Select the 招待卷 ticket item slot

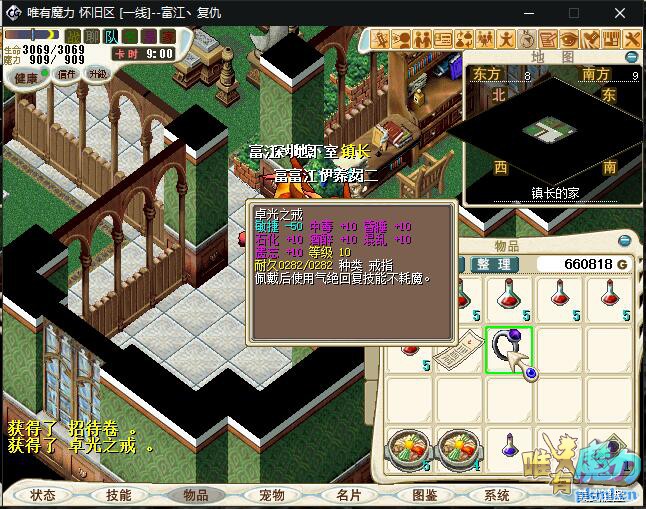459,350
